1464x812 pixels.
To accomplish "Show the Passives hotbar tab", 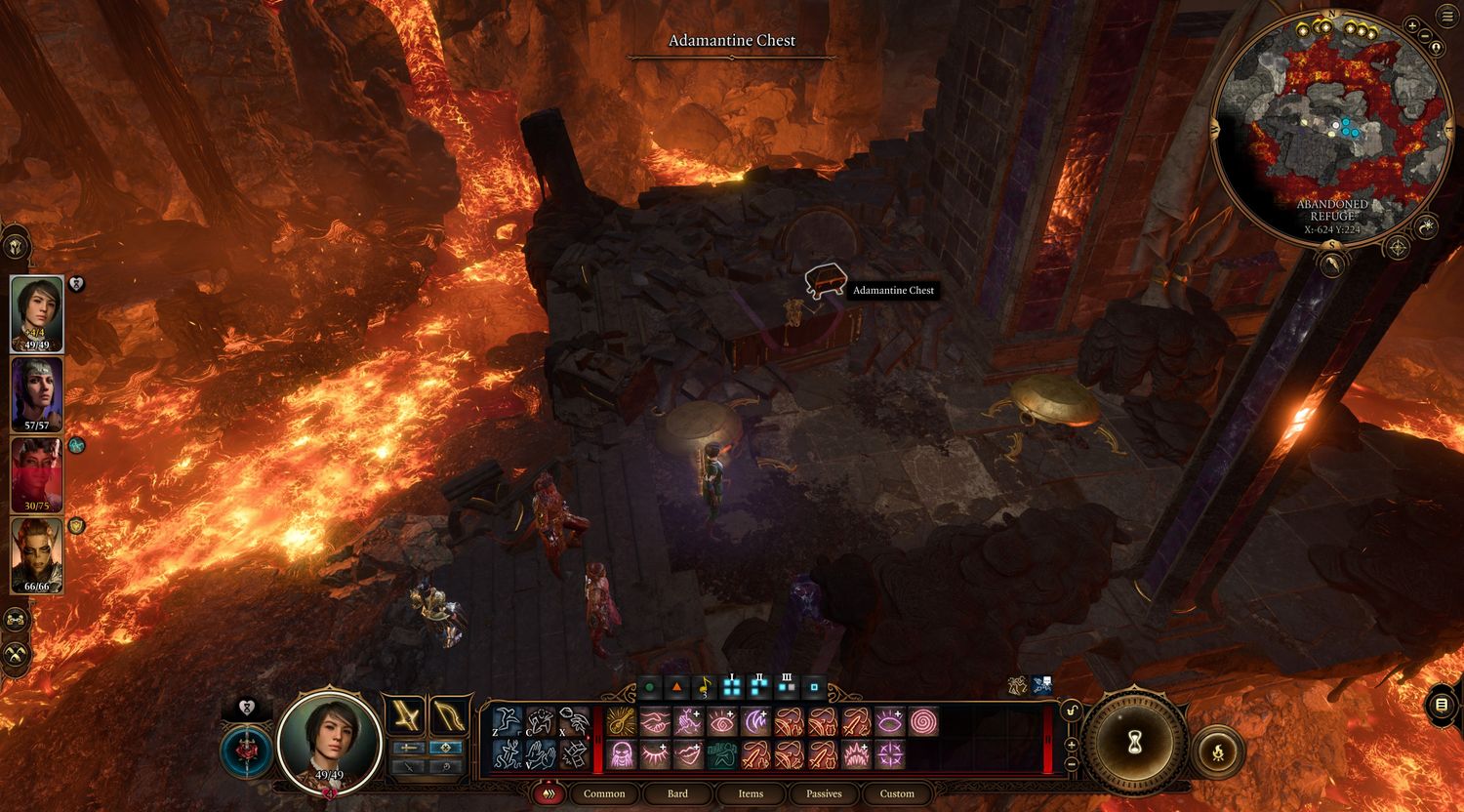I will coord(824,793).
